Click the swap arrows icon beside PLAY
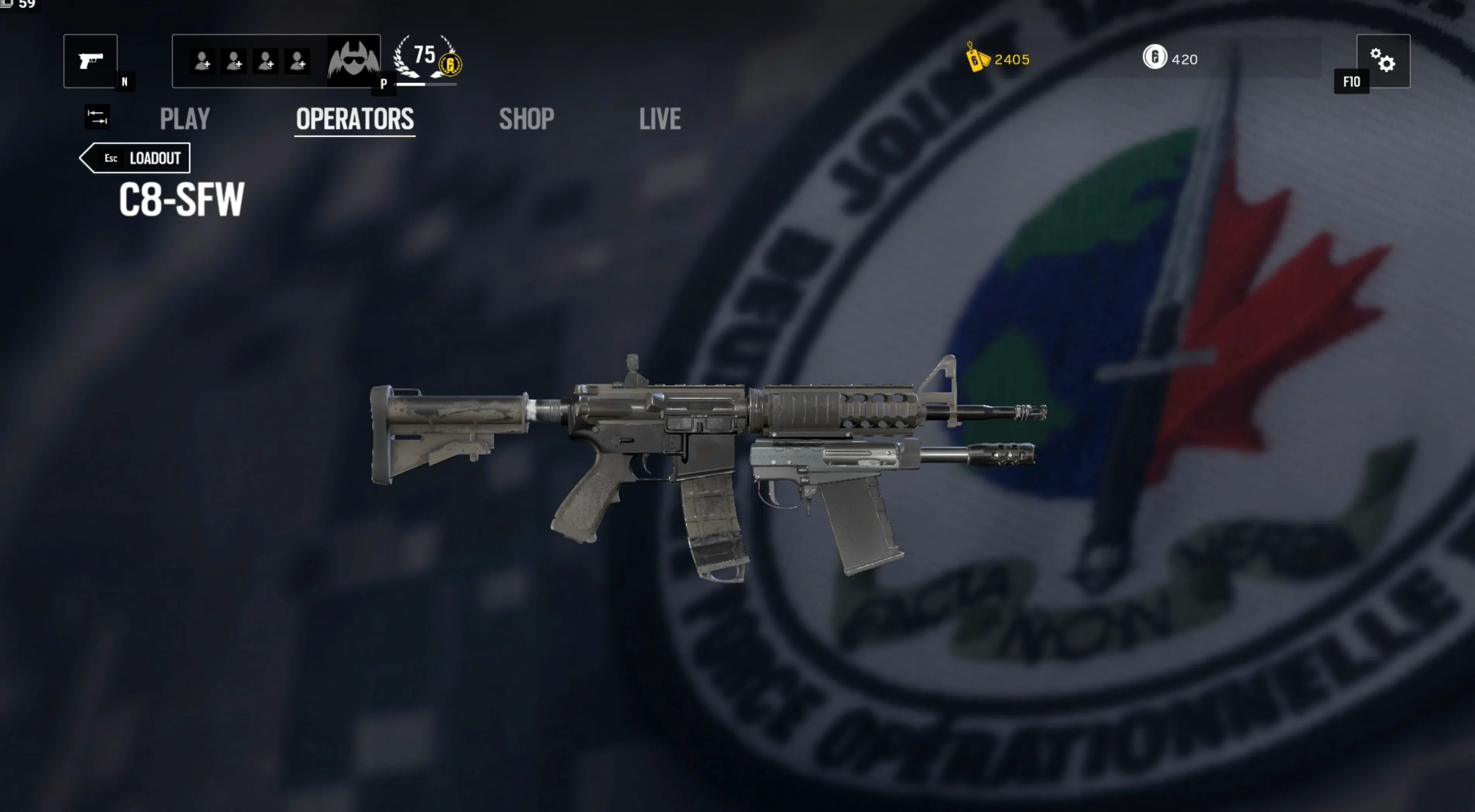 [97, 117]
